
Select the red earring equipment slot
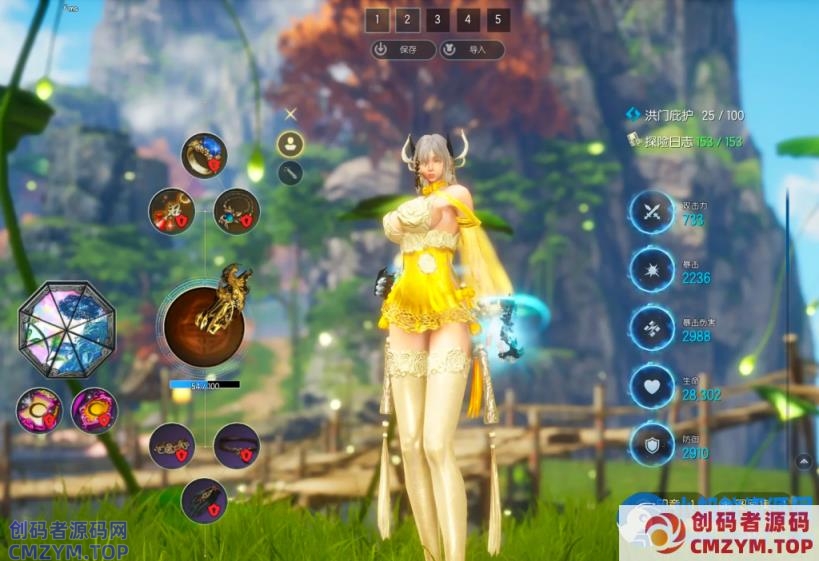click(x=172, y=211)
